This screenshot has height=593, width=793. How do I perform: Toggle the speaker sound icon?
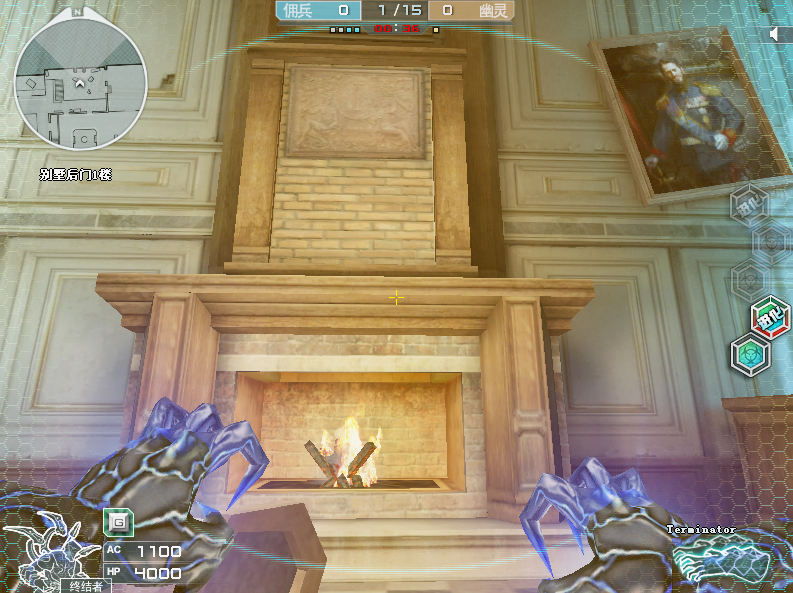(x=777, y=34)
